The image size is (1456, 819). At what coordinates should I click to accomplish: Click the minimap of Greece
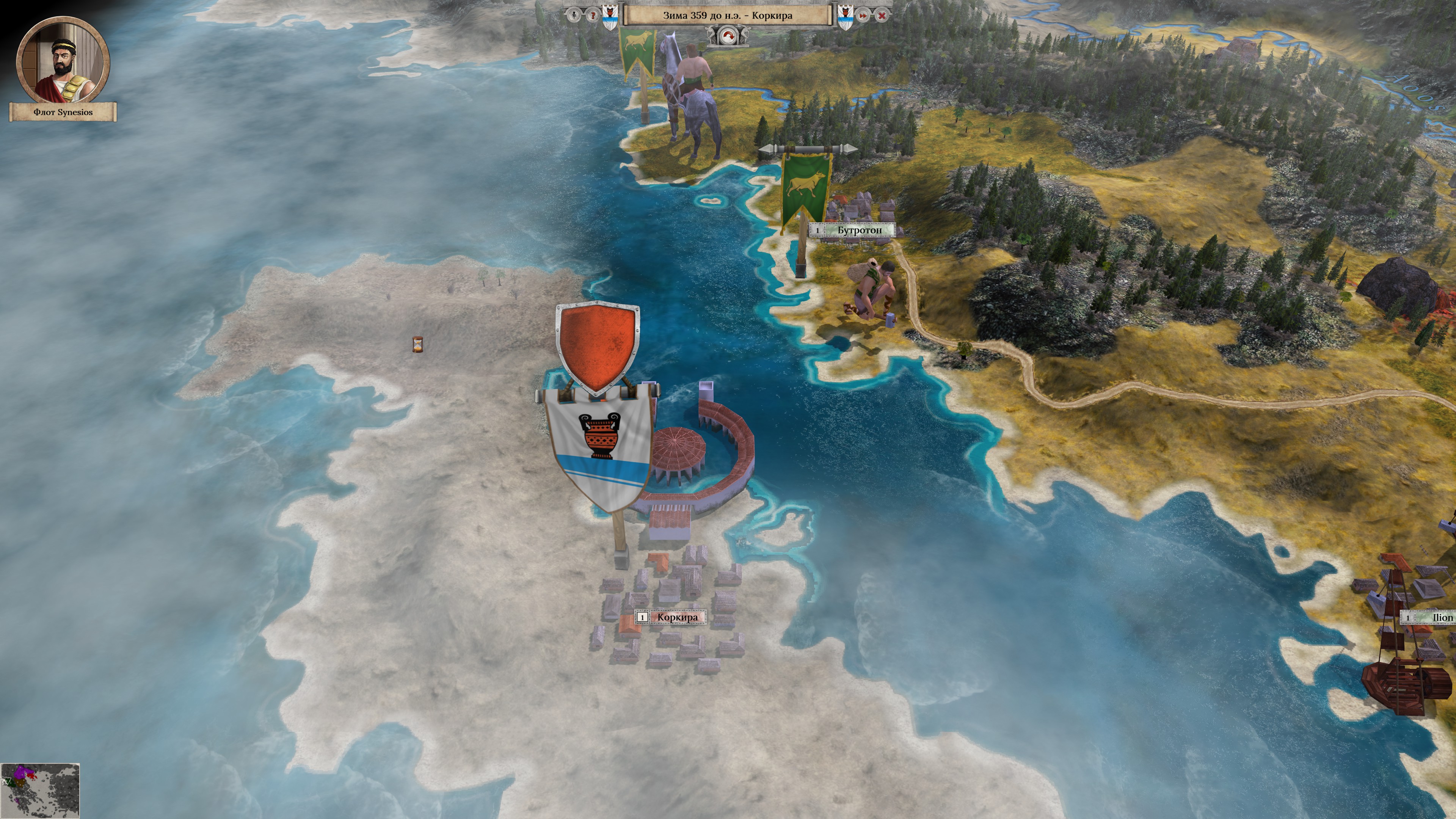(x=40, y=790)
